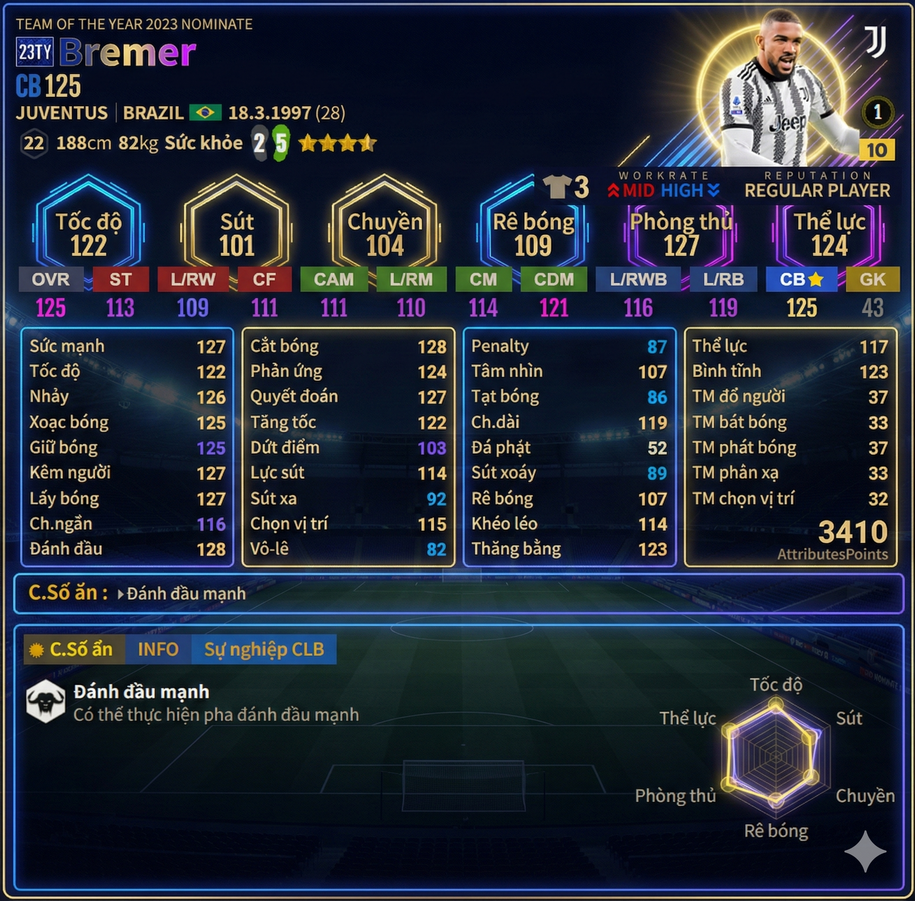Switch to the INFO tab
915x901 pixels.
coord(158,649)
